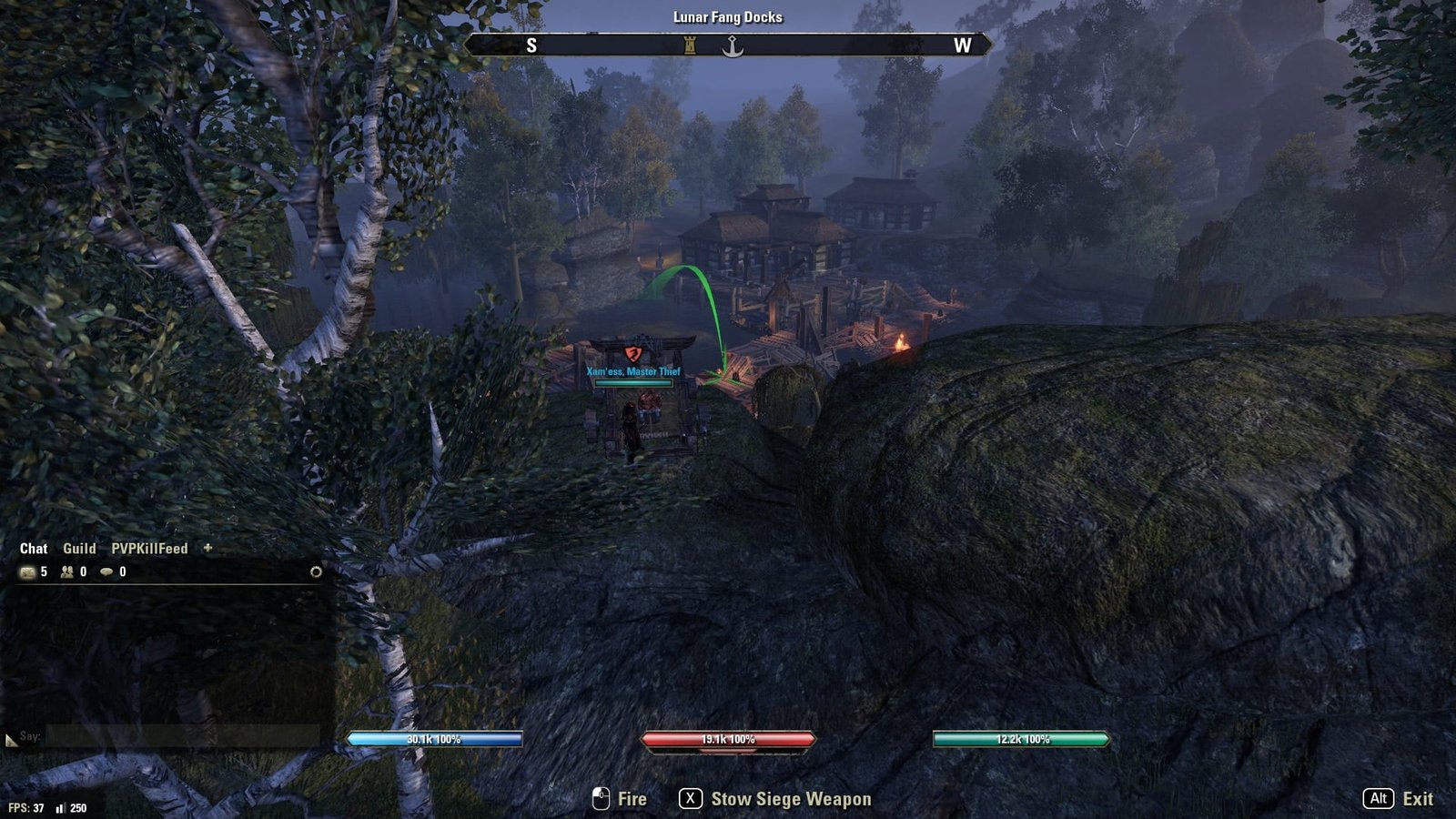This screenshot has height=819, width=1456.
Task: Click the anchor docks marker on the compass
Action: pos(733,46)
